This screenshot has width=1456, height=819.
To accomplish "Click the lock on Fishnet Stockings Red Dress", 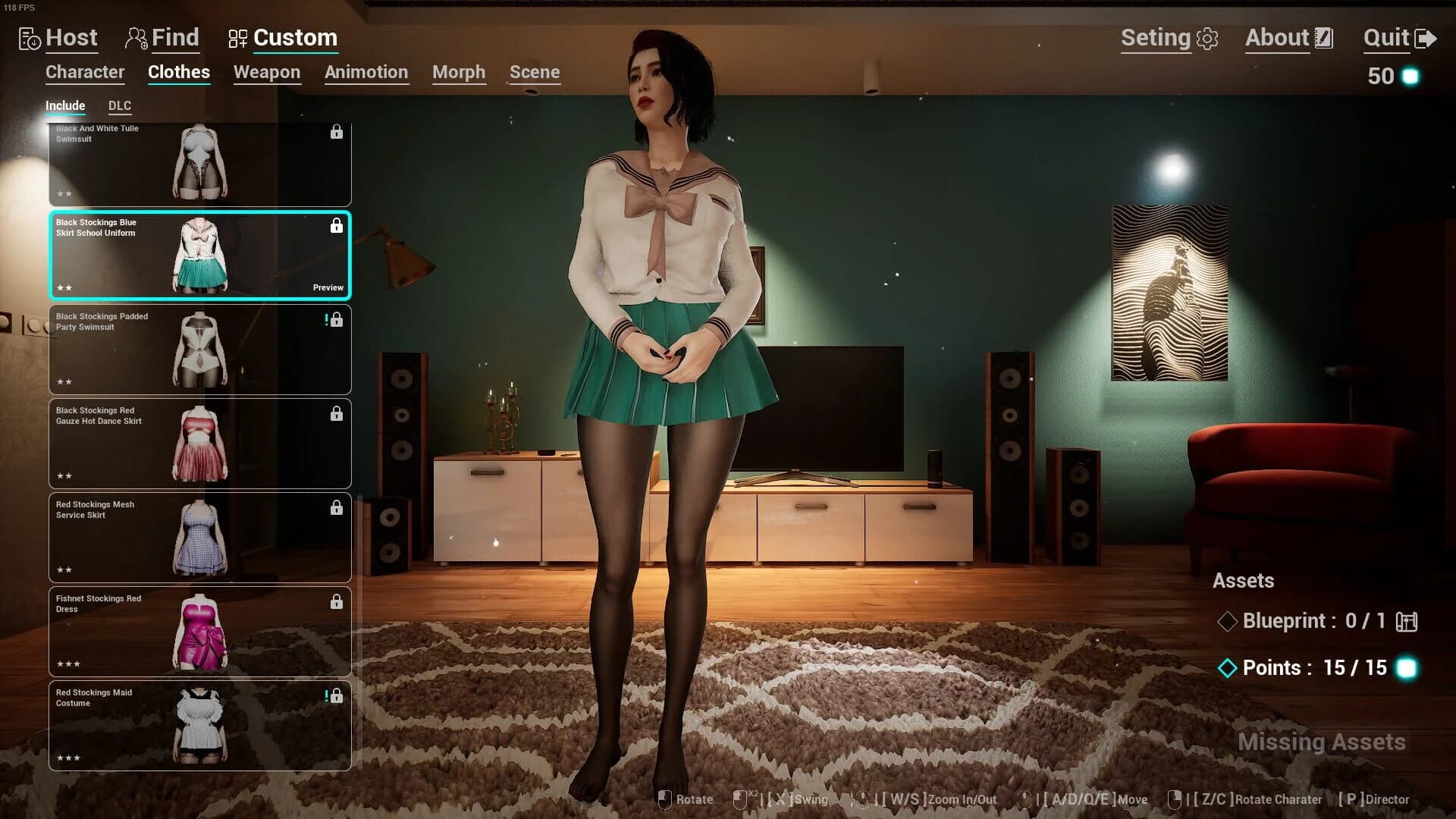I will point(337,601).
